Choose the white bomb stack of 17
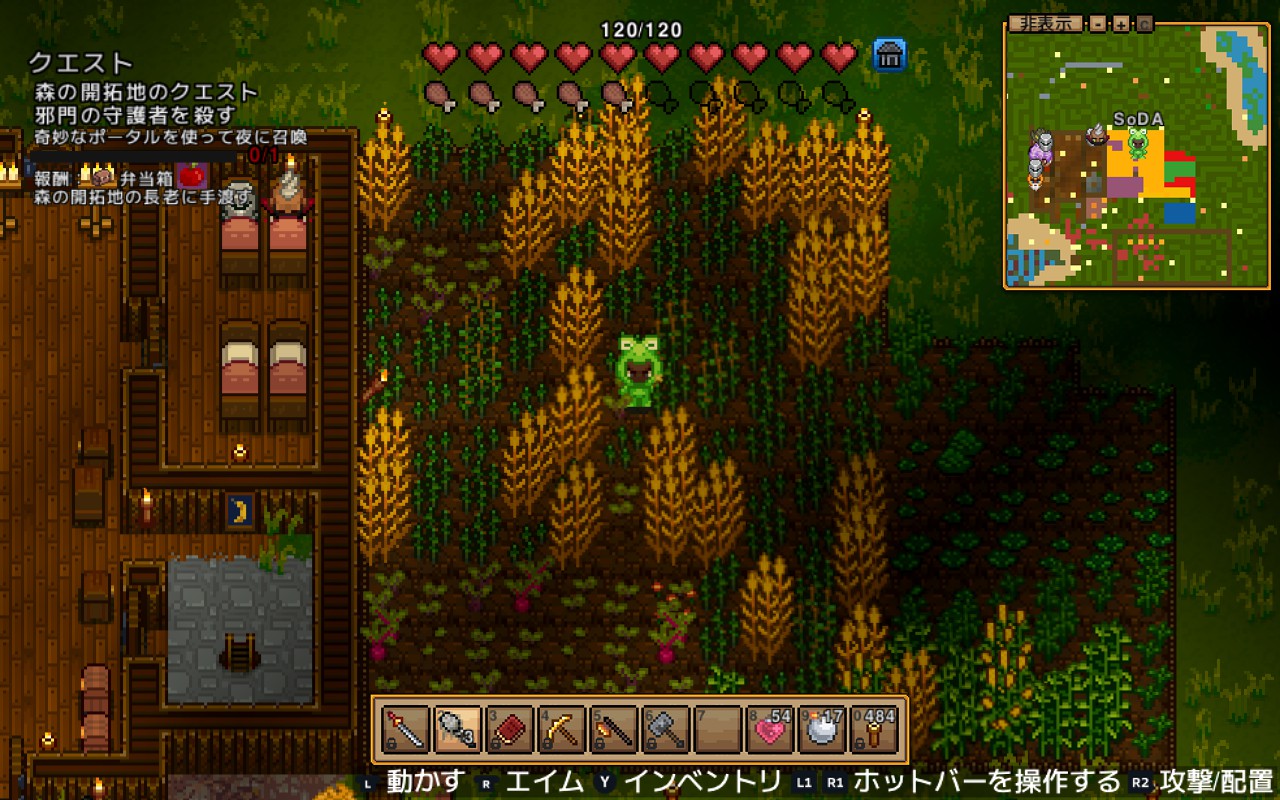Screen dimensions: 1280x800 (x=822, y=730)
